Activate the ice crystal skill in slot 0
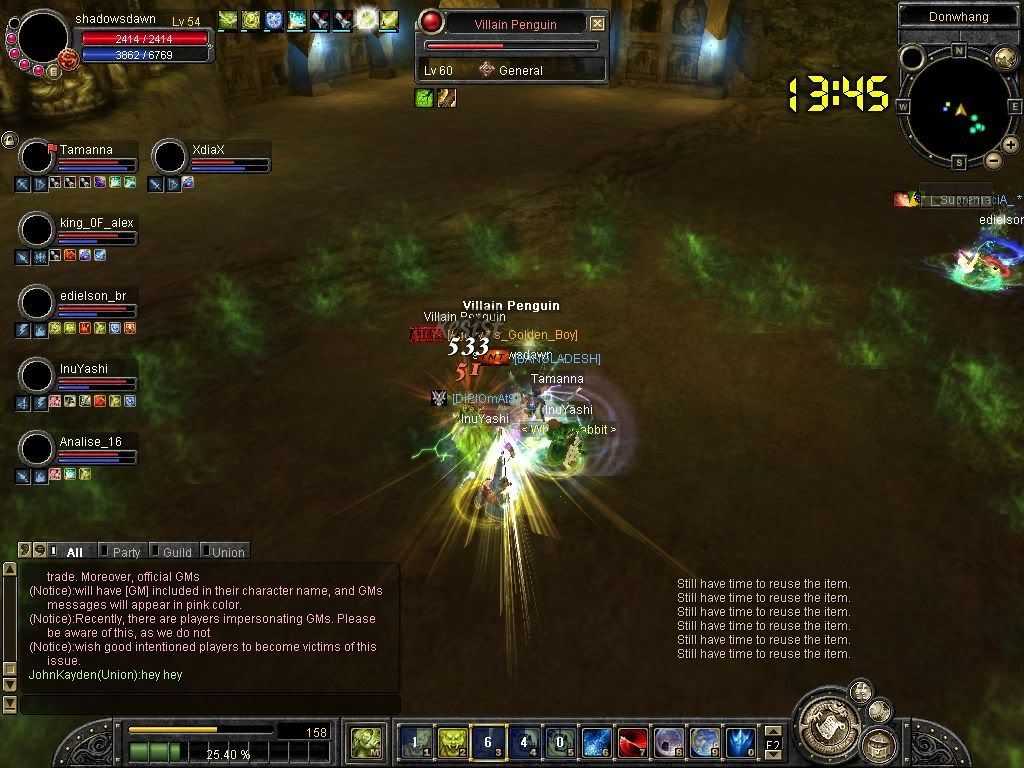This screenshot has height=768, width=1024. click(741, 742)
